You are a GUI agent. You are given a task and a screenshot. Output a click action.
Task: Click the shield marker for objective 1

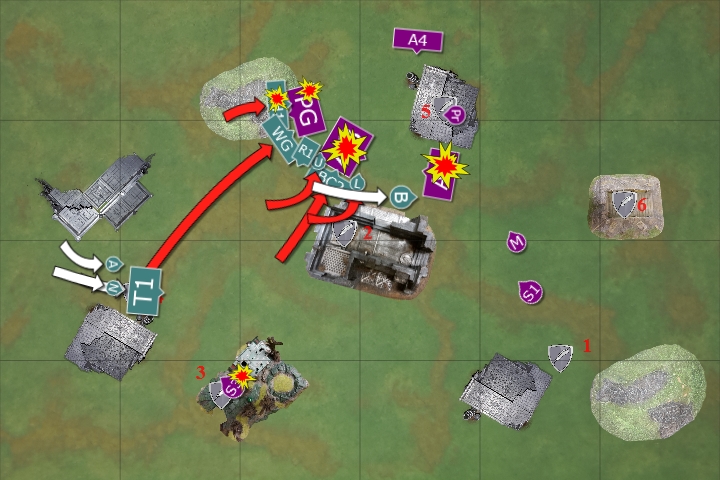pos(559,355)
